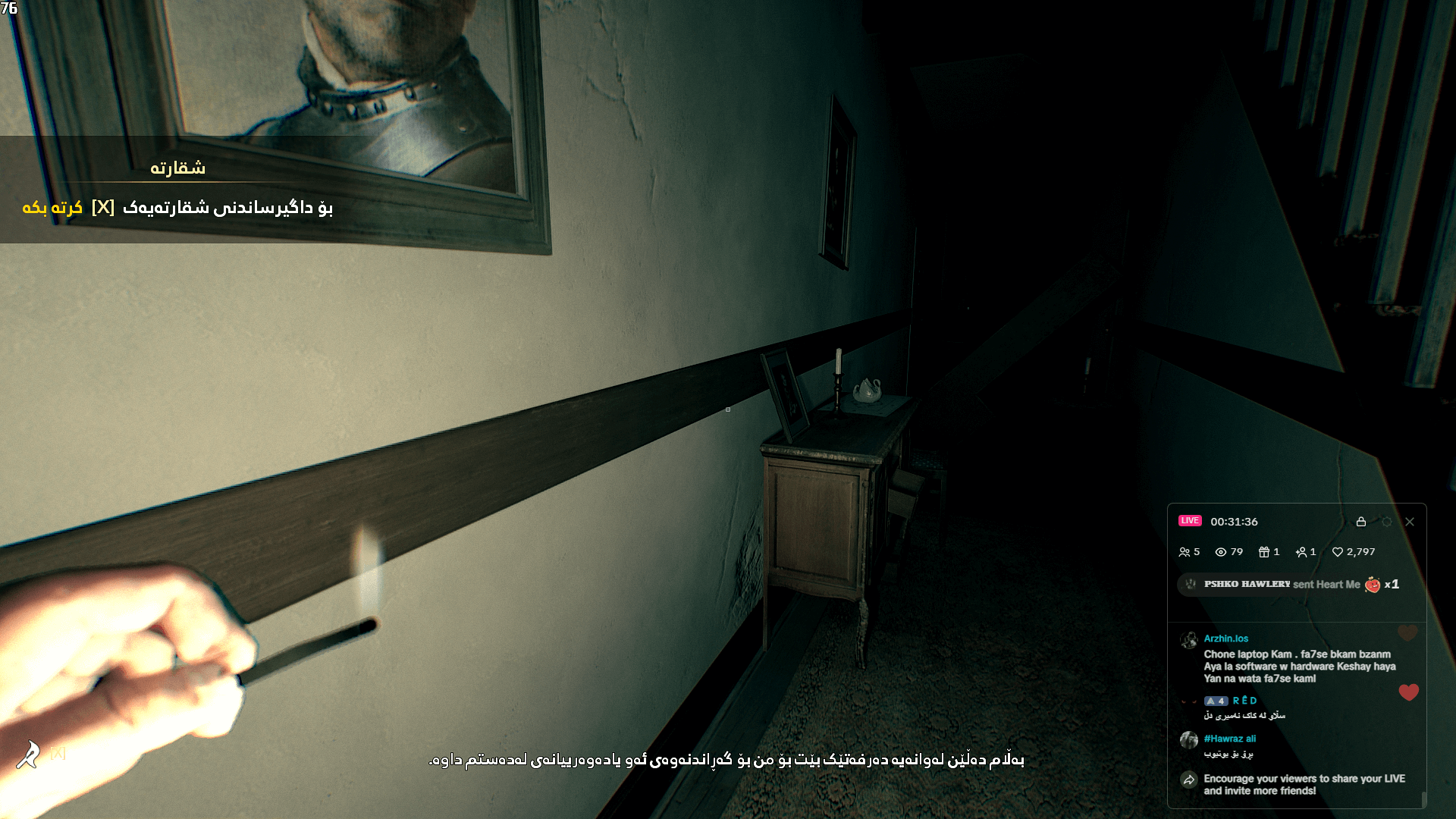Click the invite friend icon
This screenshot has height=819, width=1456.
1302,552
